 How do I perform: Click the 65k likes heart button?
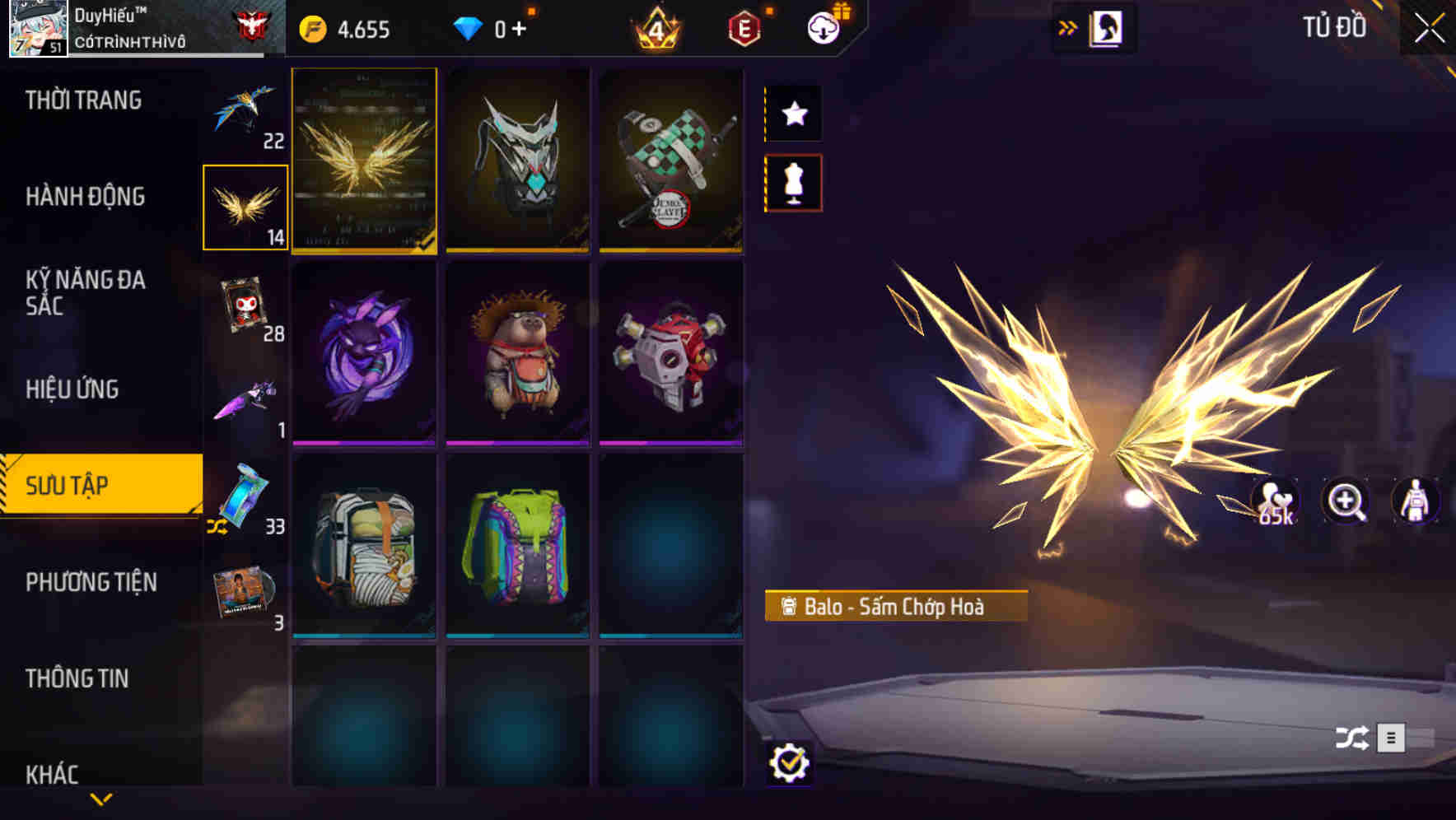point(1273,501)
